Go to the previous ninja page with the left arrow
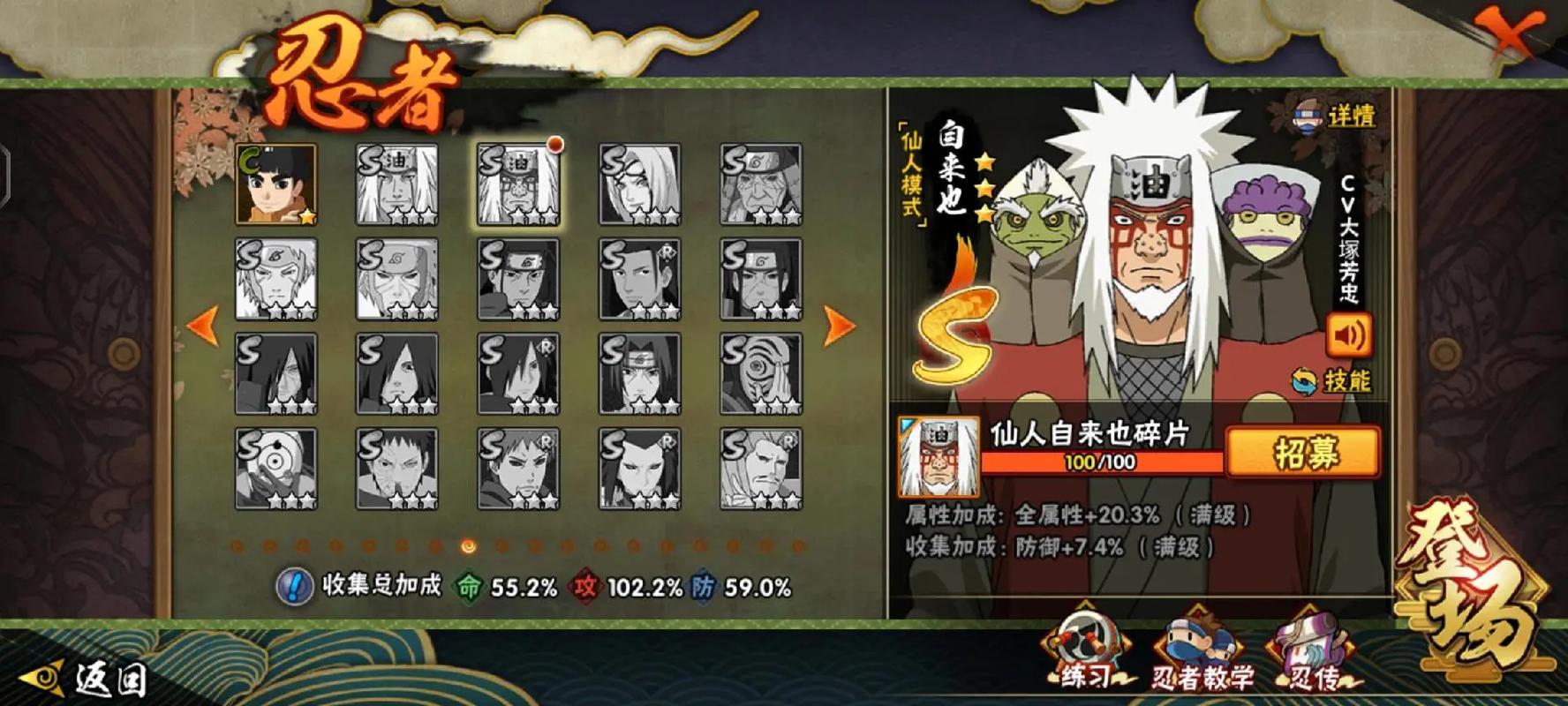Image resolution: width=1568 pixels, height=706 pixels. pyautogui.click(x=202, y=326)
